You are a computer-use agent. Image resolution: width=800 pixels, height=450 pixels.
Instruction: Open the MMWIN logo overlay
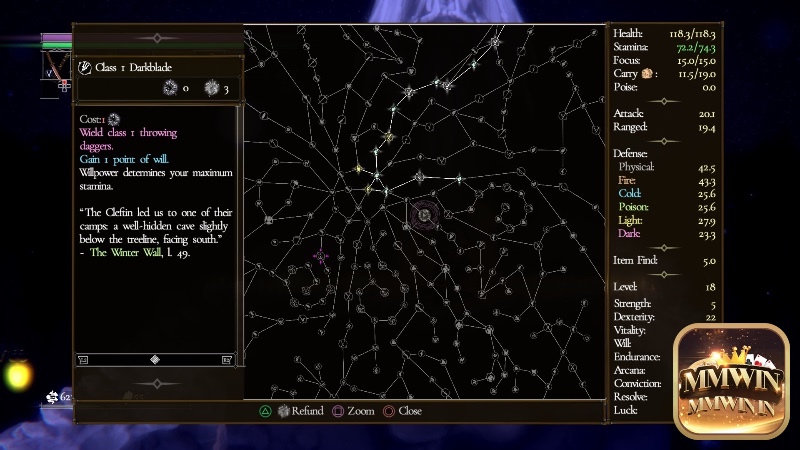[x=735, y=381]
